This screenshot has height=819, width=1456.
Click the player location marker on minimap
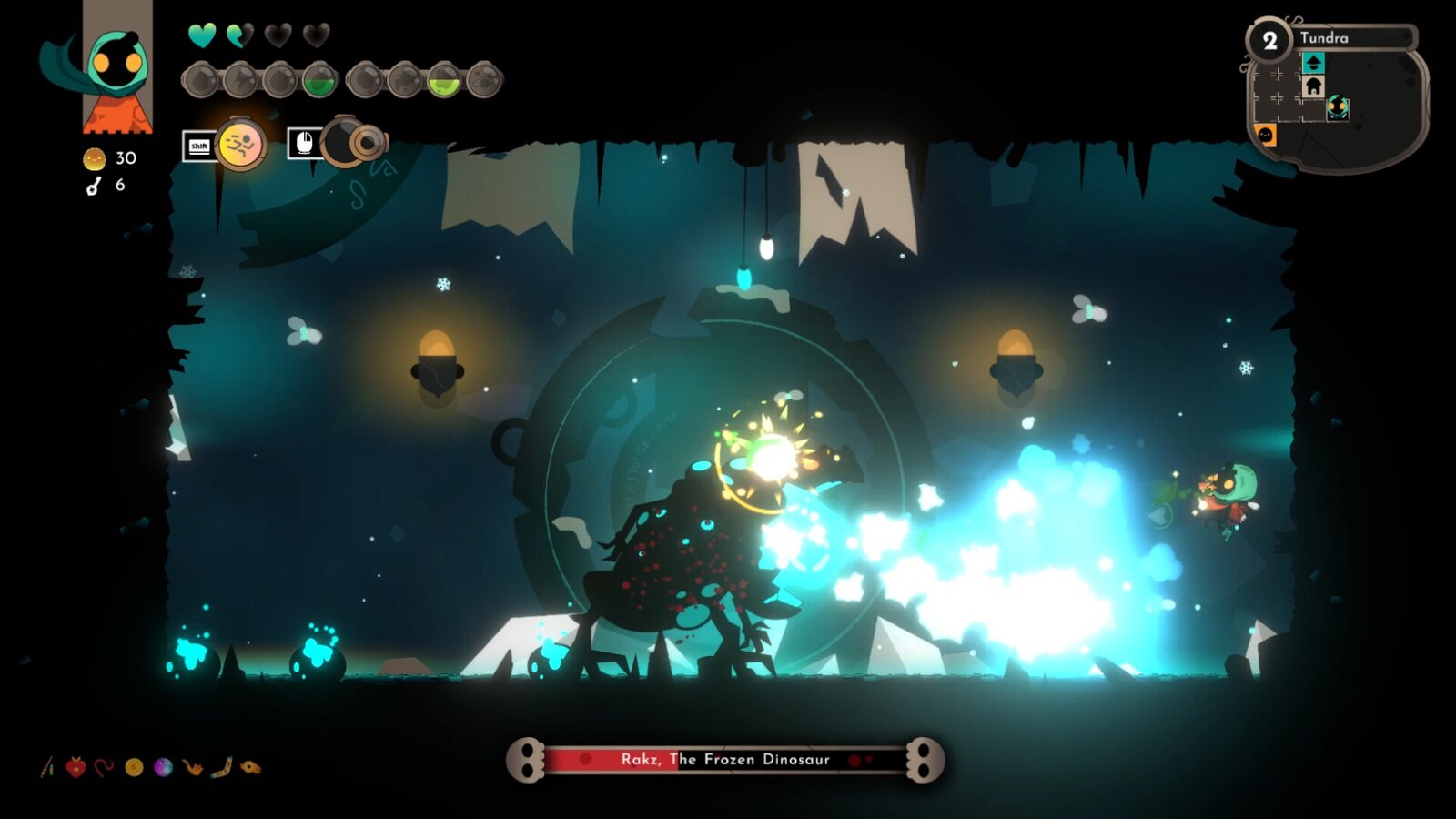tap(1337, 107)
